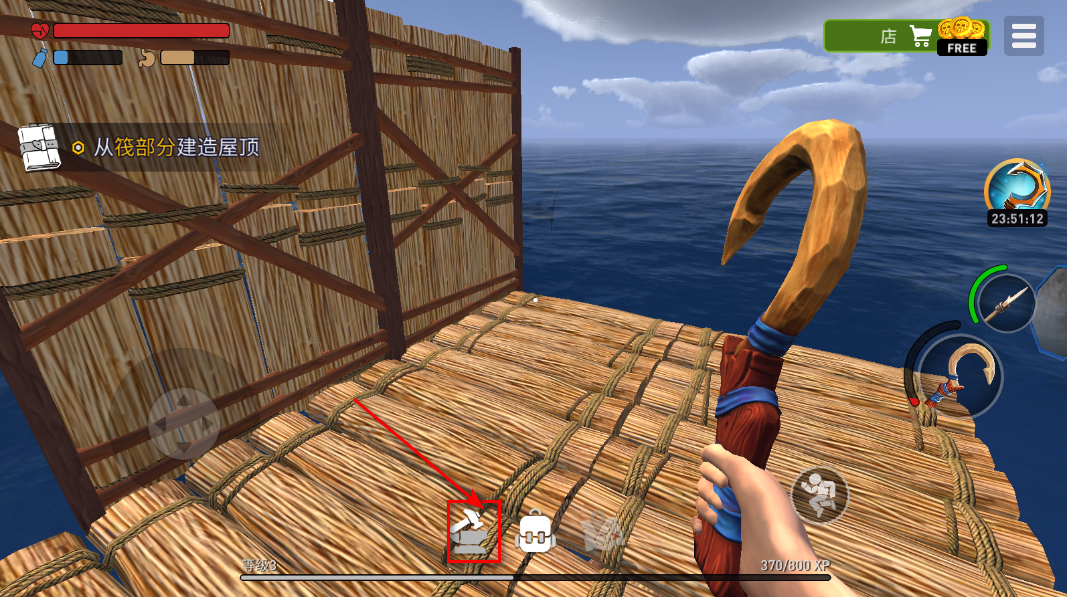Activate the sprint running-figure button
The image size is (1067, 597).
point(820,494)
